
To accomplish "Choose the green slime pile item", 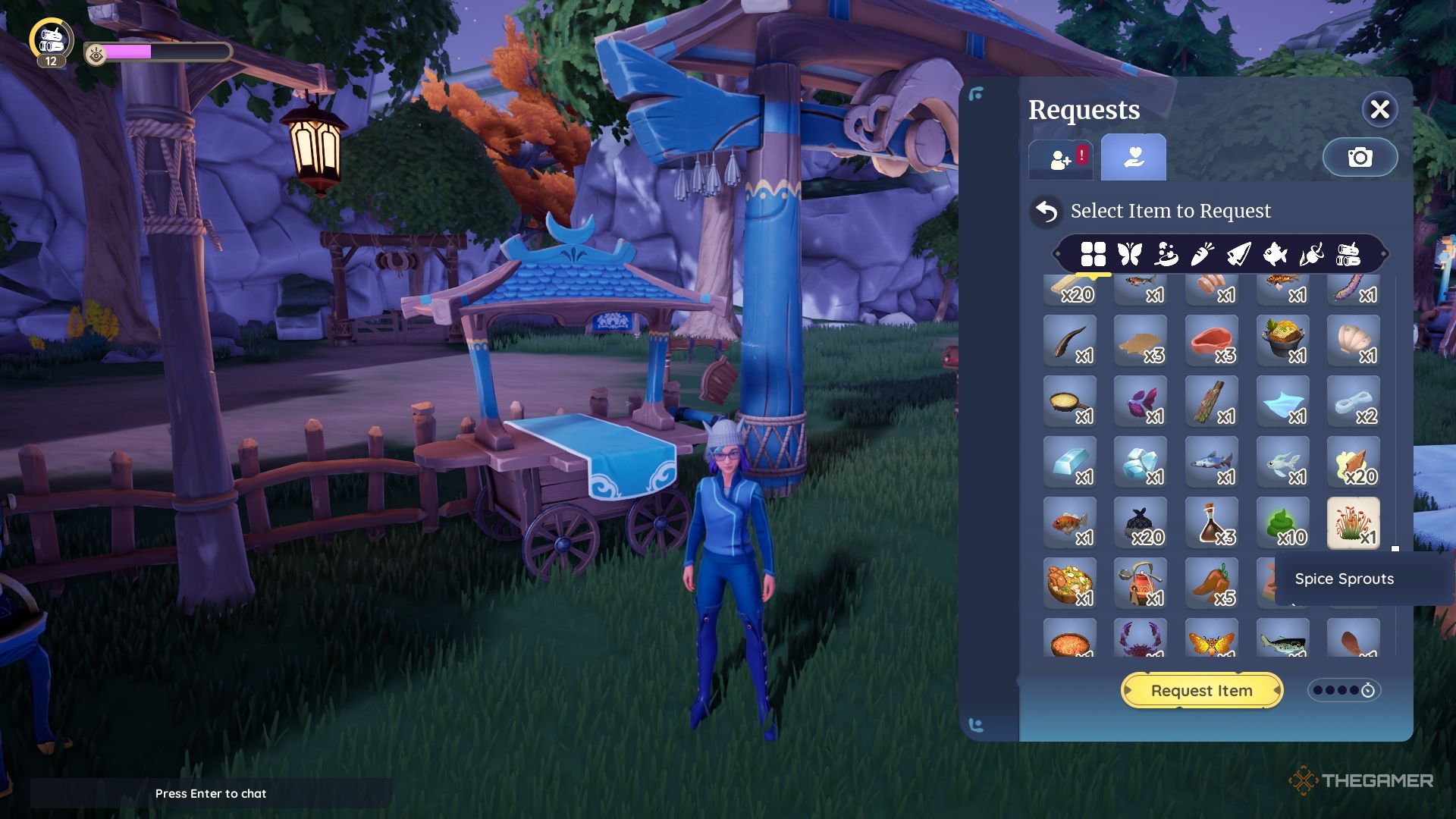I will click(x=1282, y=522).
